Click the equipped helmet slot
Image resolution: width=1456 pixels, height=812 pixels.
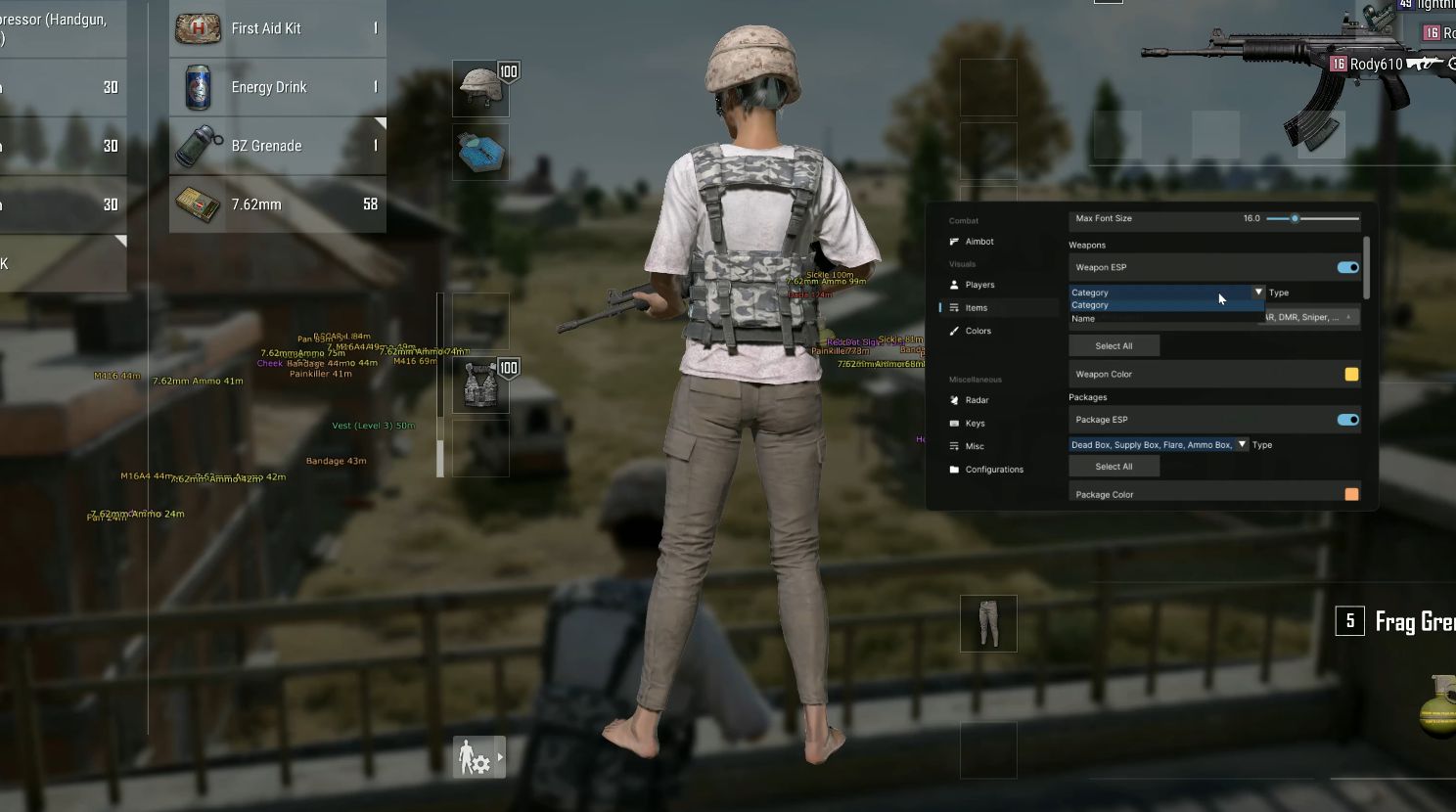point(480,88)
